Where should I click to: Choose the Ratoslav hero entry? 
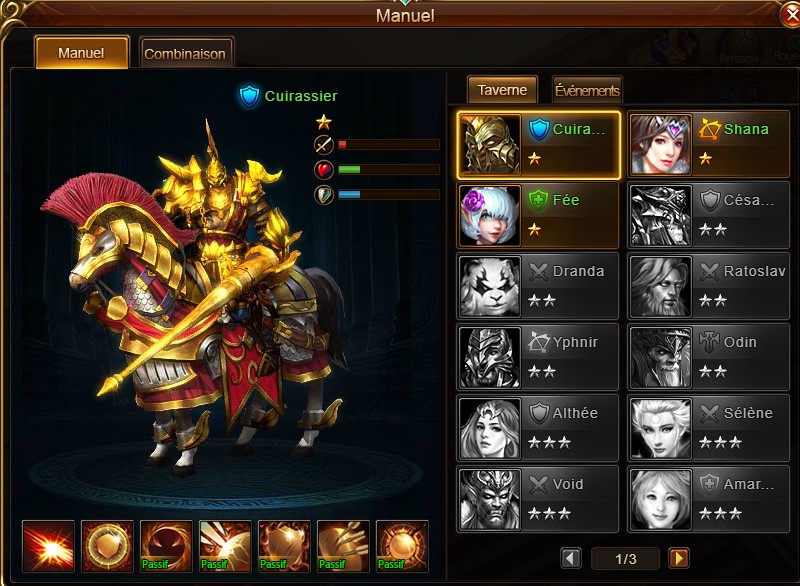click(709, 286)
